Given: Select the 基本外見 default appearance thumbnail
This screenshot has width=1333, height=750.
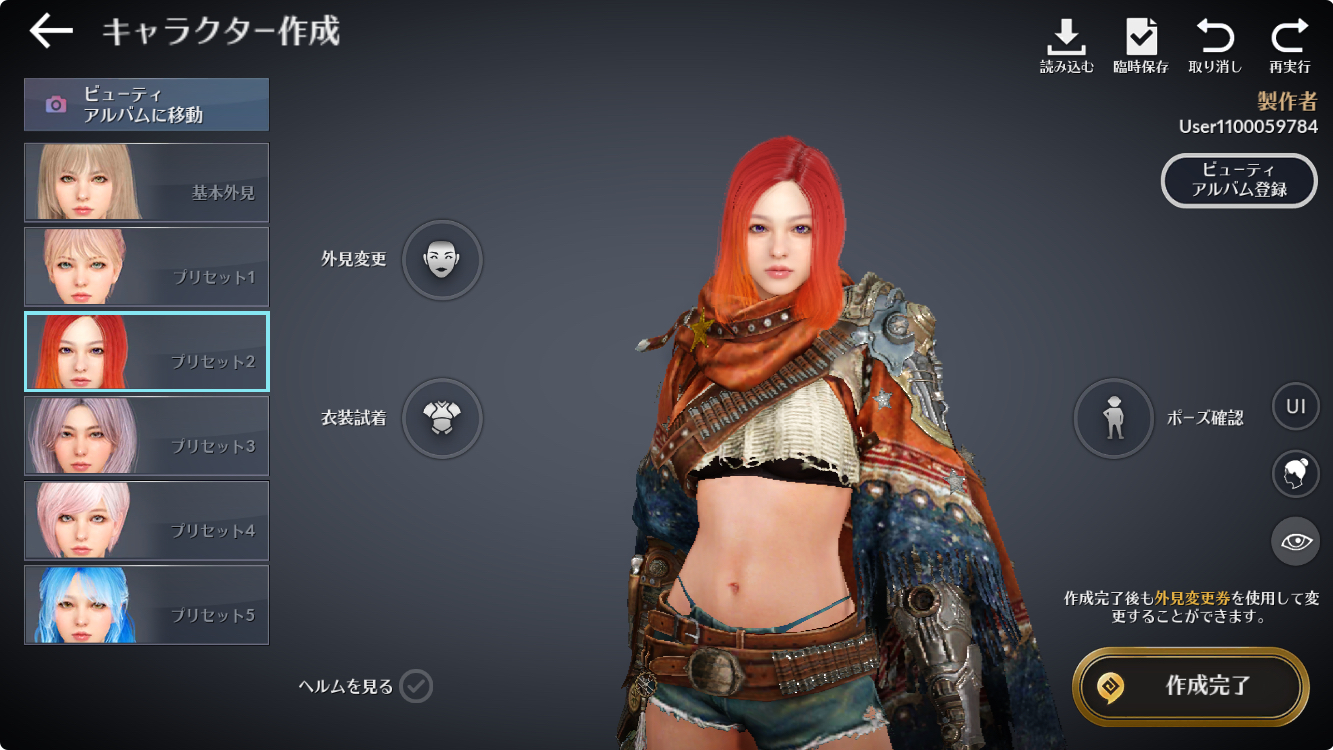Looking at the screenshot, I should 146,182.
